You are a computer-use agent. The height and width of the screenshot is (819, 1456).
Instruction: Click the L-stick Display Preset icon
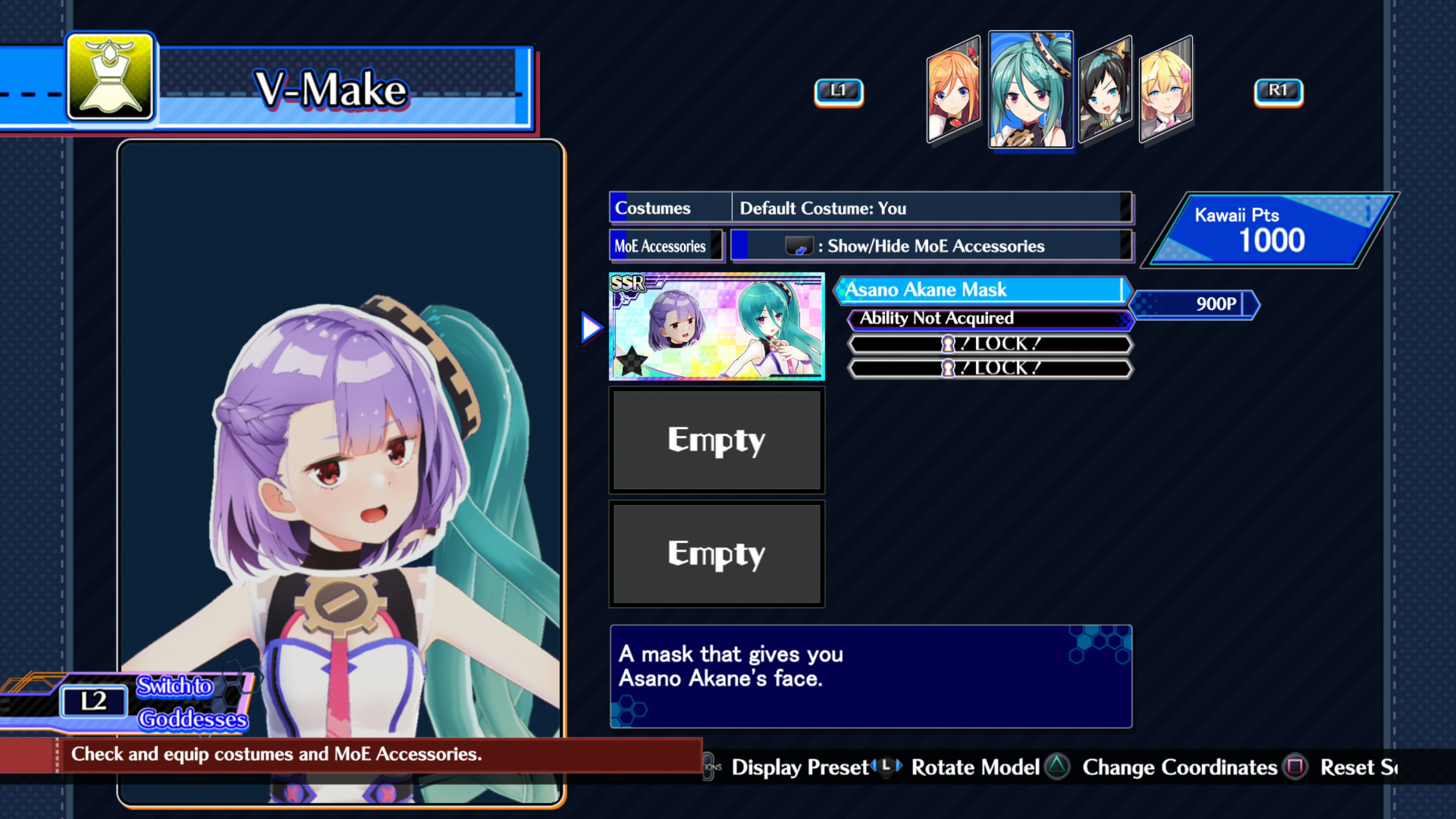tap(886, 767)
